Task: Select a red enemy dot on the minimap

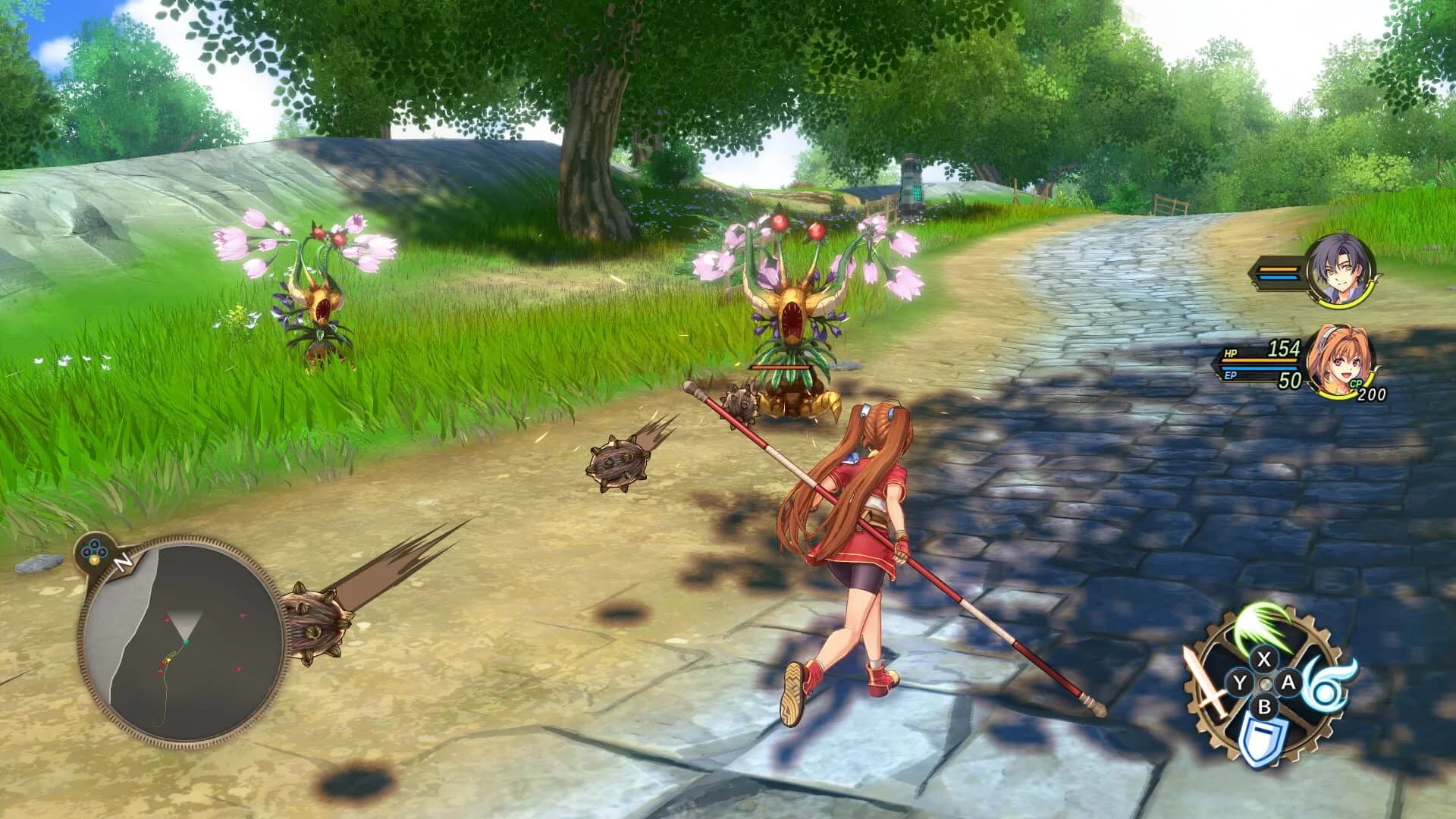Action: (243, 616)
